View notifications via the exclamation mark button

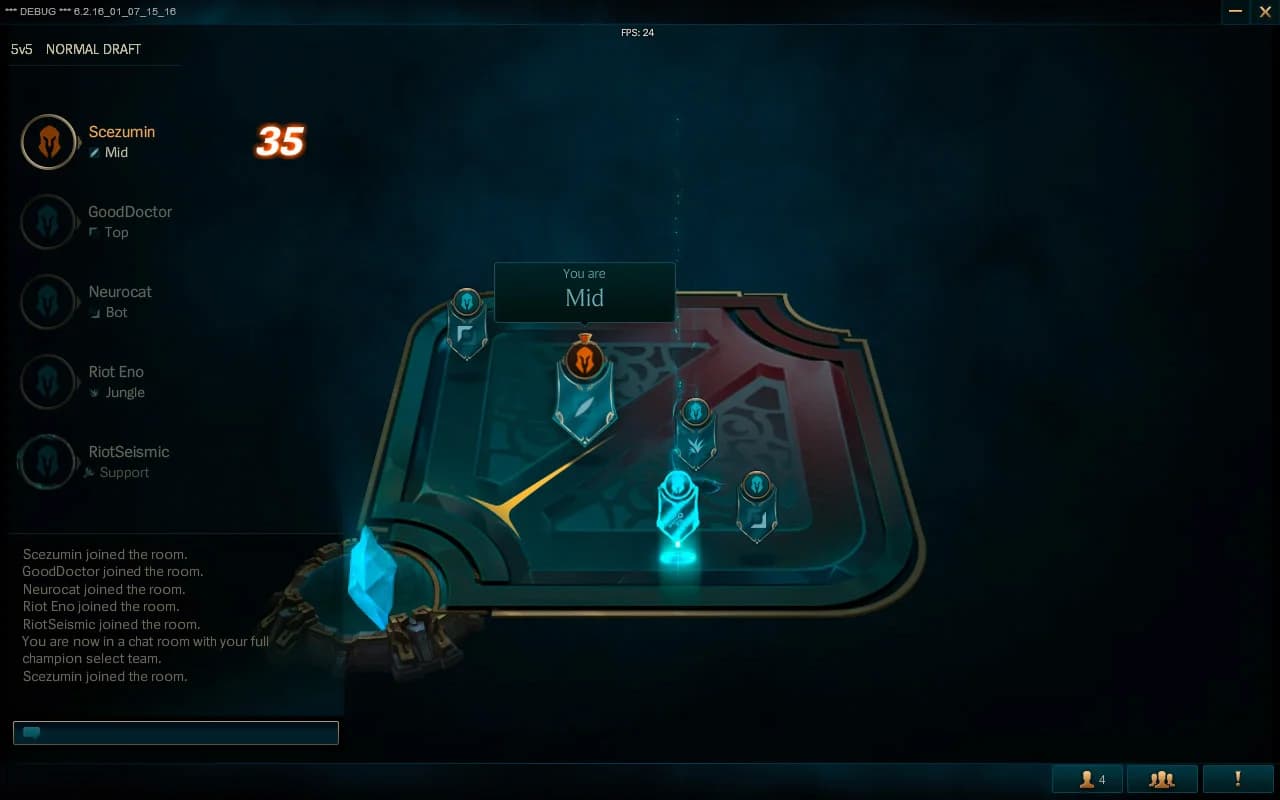[1237, 778]
